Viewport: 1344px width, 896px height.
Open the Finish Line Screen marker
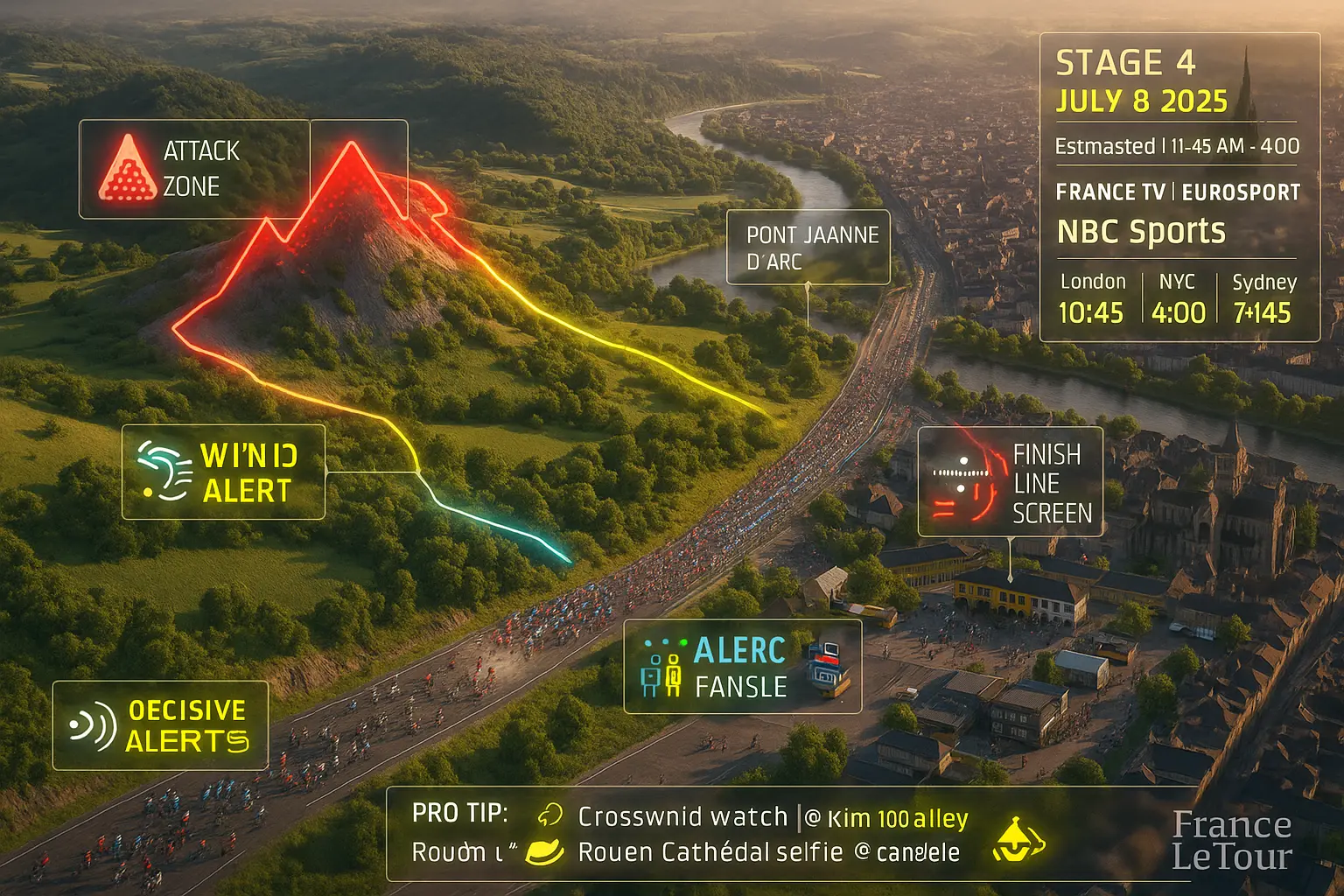[x=1010, y=482]
